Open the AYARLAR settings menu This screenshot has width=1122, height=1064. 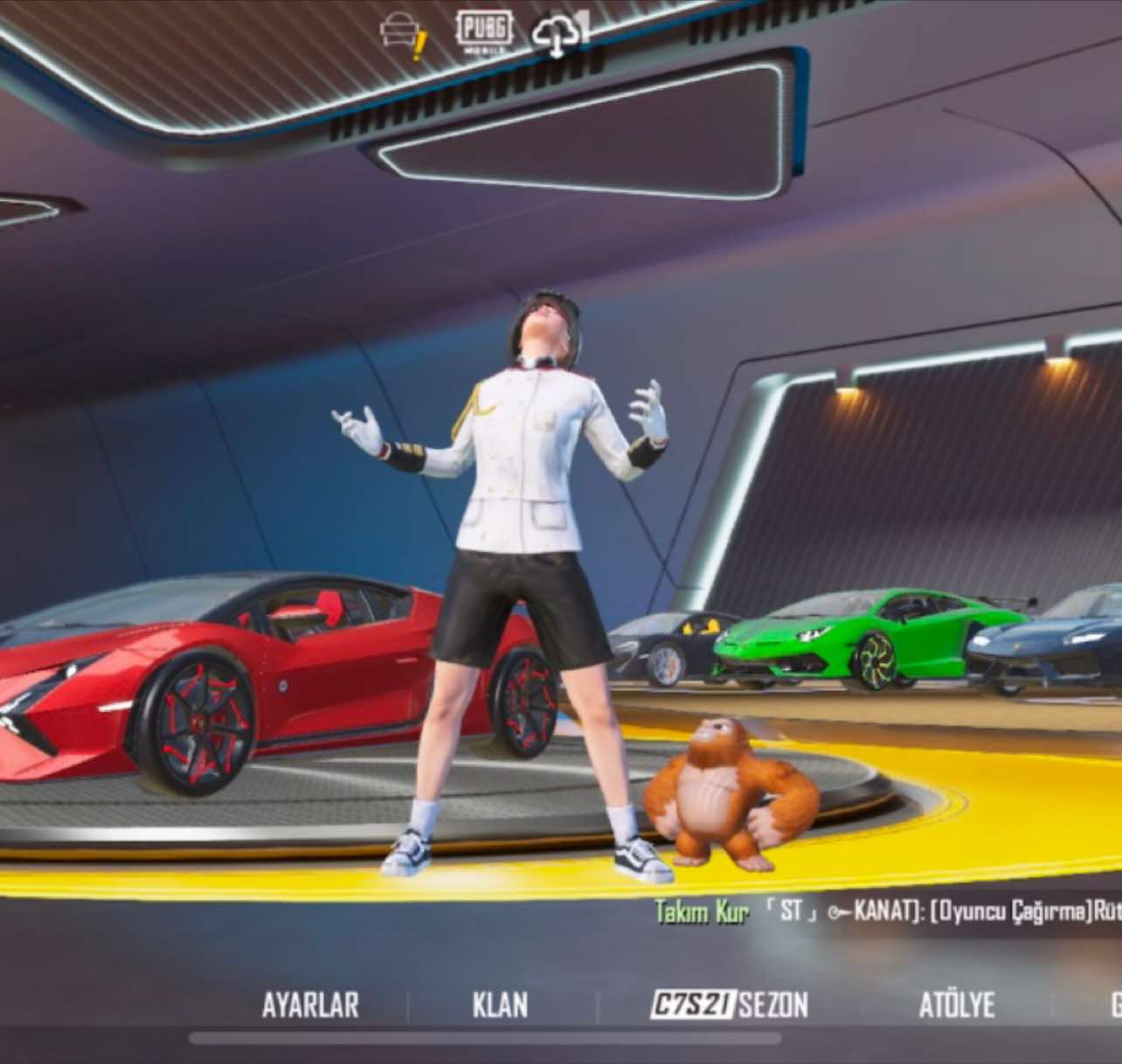tap(310, 1005)
